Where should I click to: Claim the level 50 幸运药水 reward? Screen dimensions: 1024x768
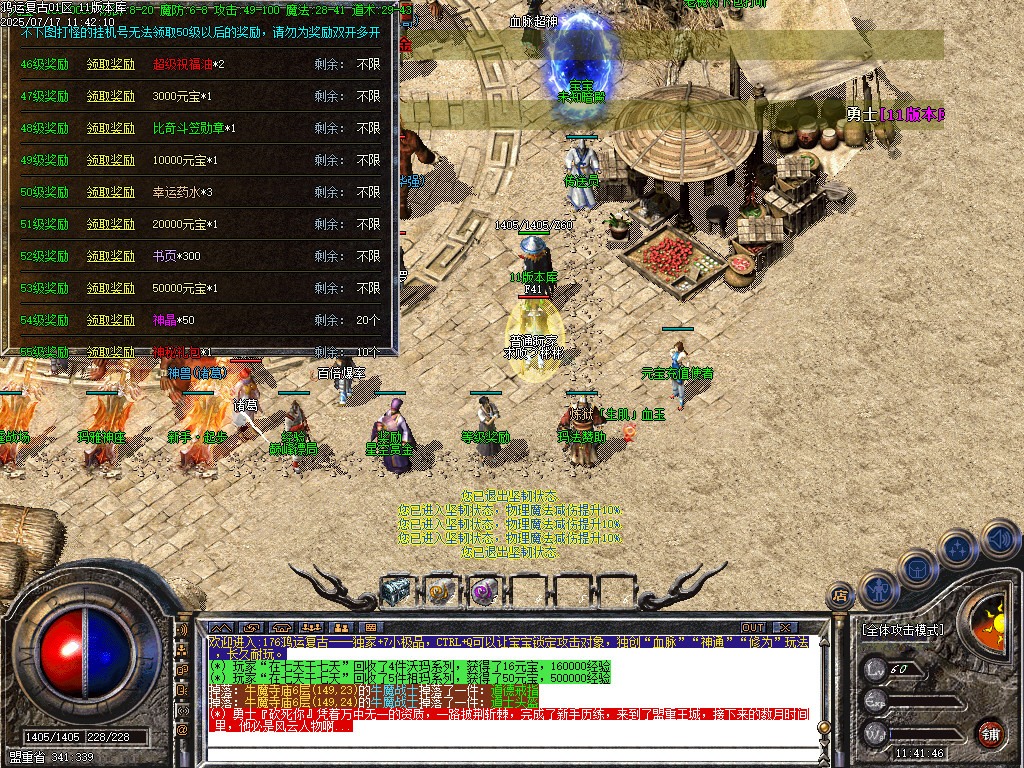click(110, 193)
